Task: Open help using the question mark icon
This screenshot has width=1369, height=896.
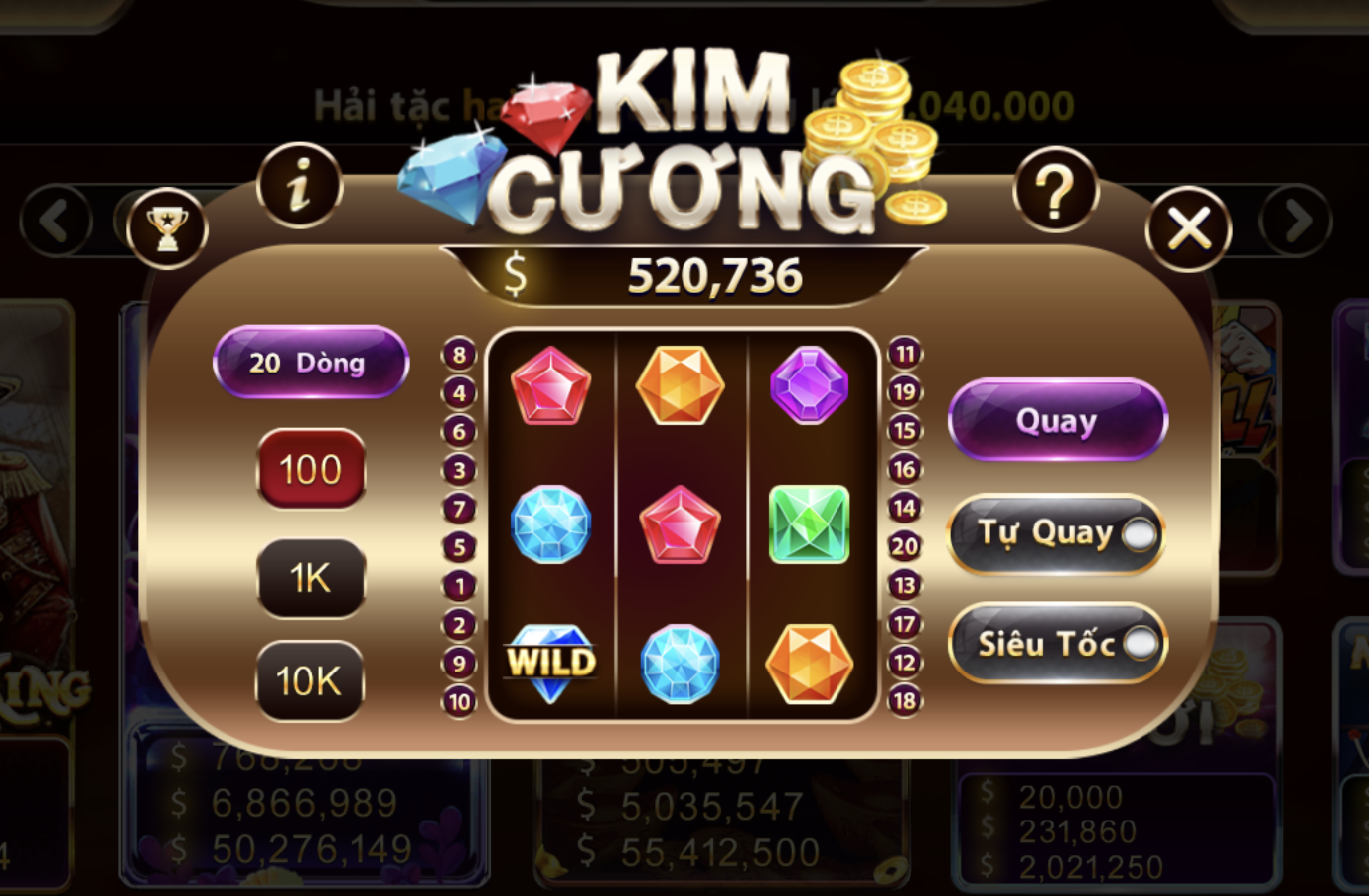Action: [1056, 189]
